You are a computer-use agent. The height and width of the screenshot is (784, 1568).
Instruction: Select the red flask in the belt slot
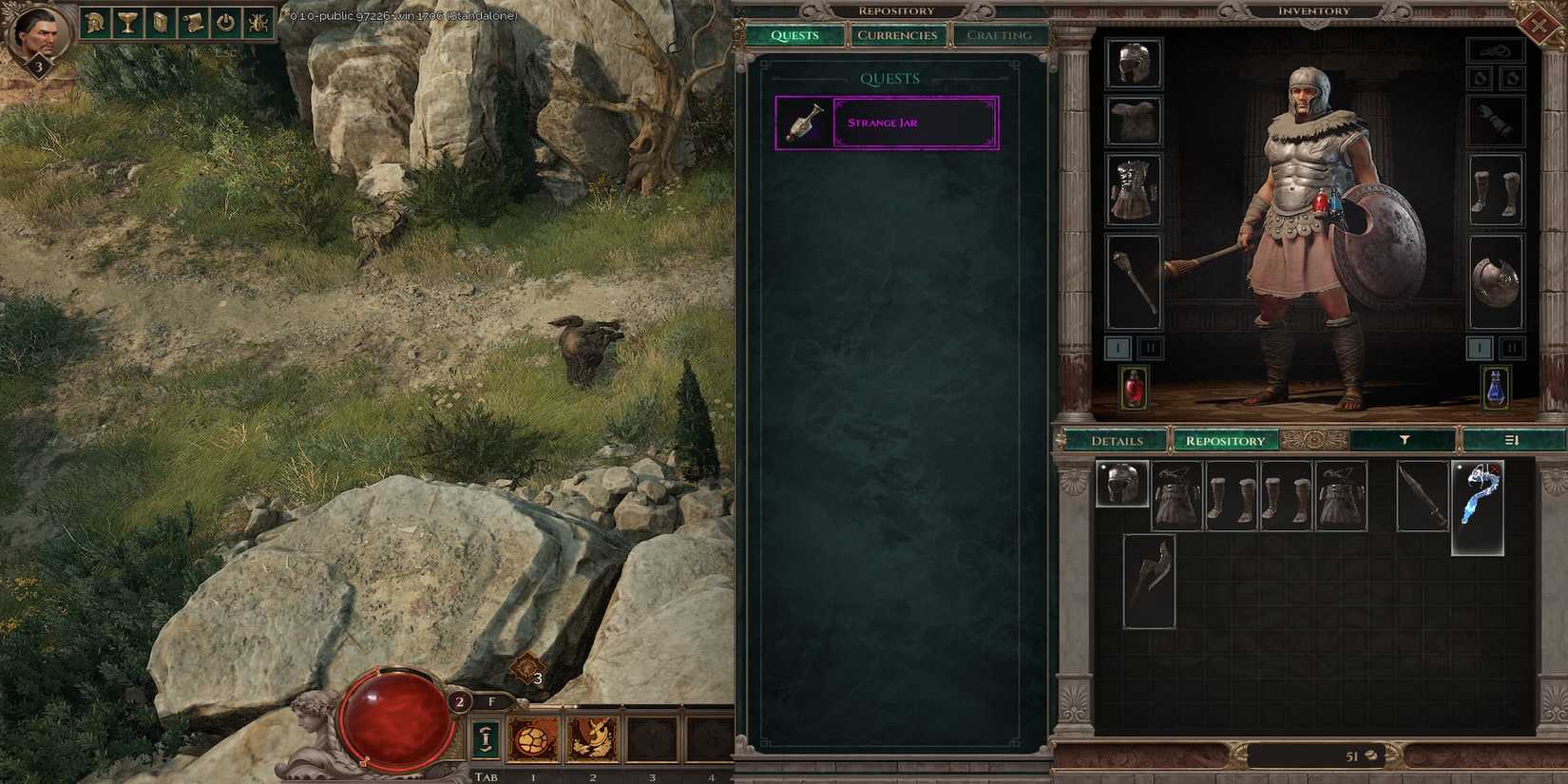[x=1134, y=385]
